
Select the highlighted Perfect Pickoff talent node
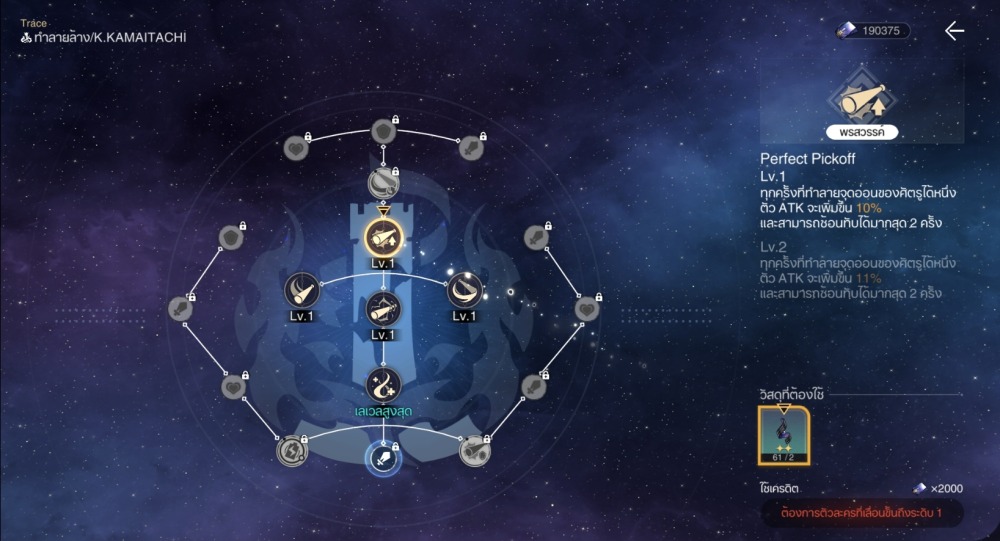[383, 237]
